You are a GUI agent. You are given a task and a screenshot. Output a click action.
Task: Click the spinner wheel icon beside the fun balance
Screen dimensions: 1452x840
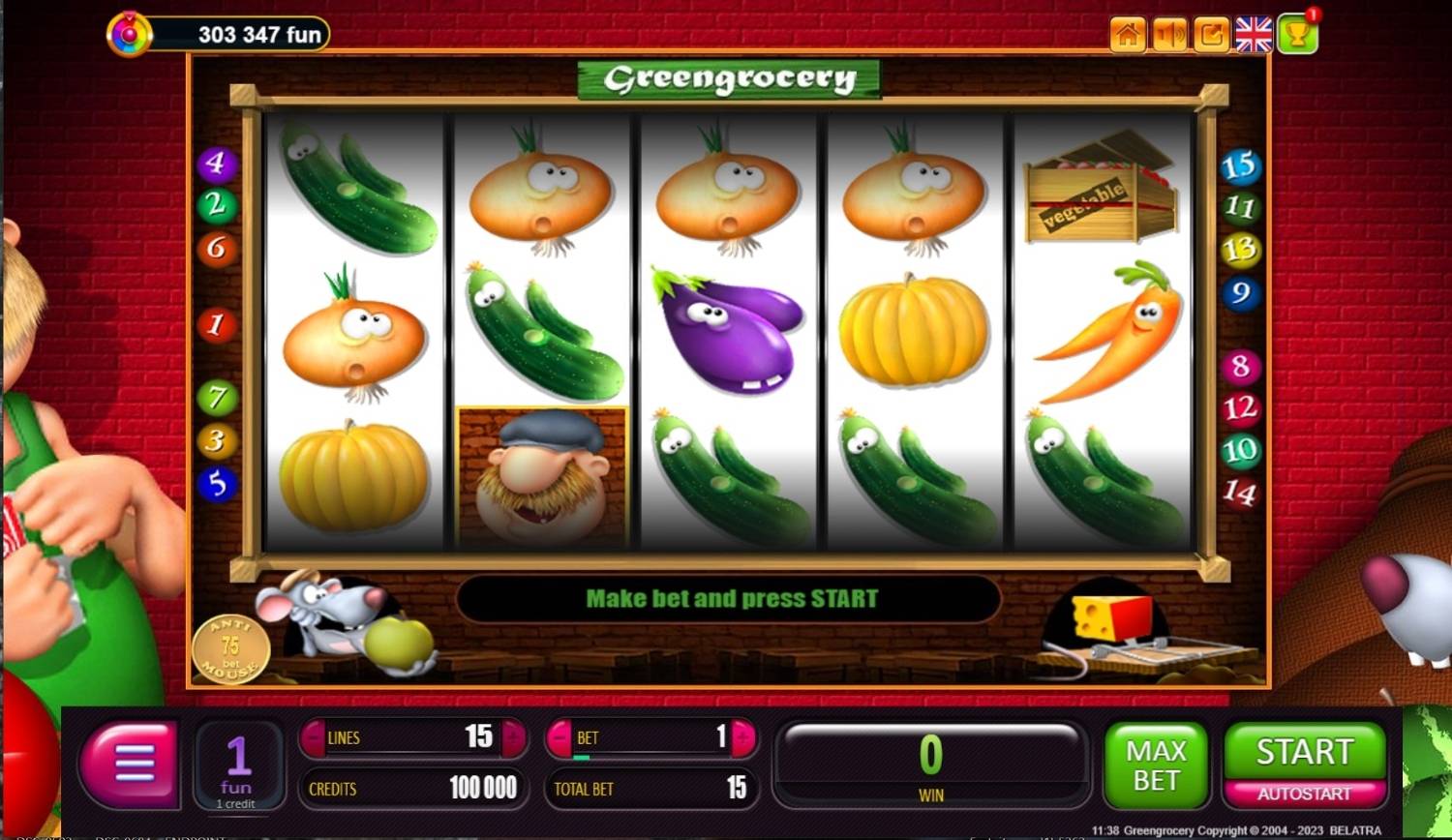[127, 34]
